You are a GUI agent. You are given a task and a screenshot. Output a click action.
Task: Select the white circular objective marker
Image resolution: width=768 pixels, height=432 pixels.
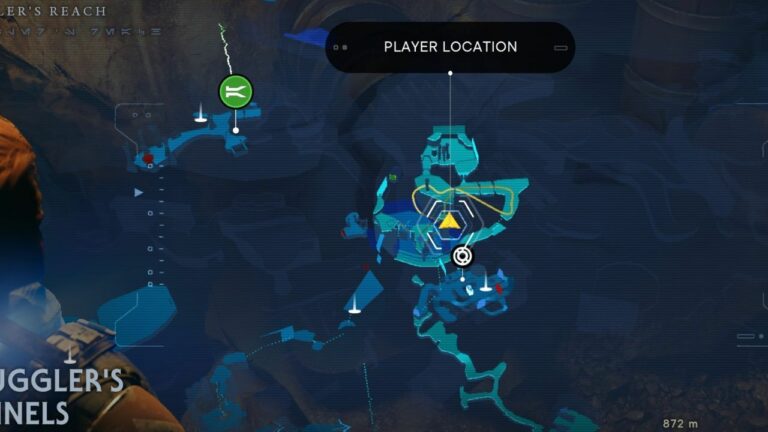[x=461, y=256]
